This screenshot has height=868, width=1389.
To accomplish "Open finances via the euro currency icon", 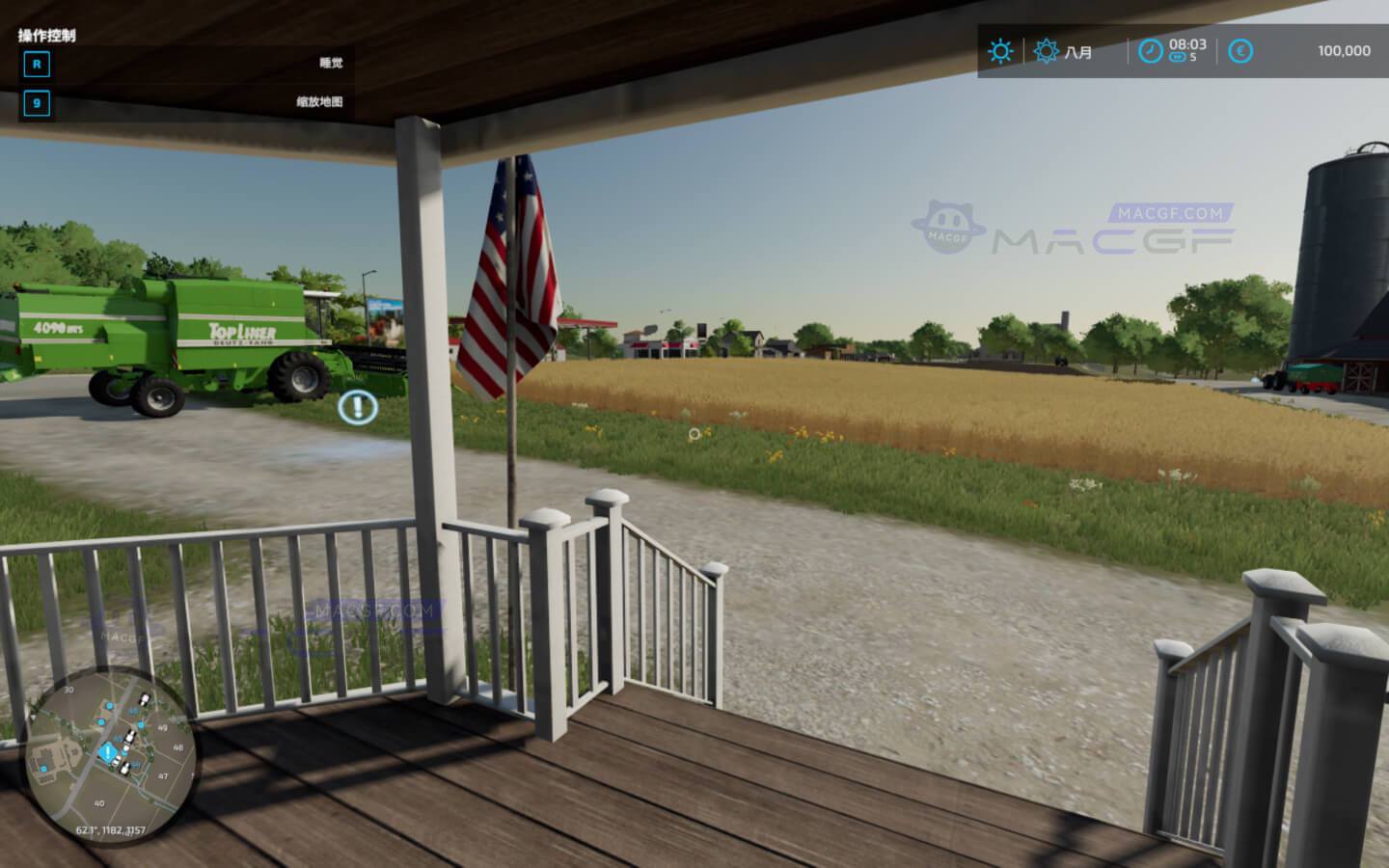I will [1241, 50].
